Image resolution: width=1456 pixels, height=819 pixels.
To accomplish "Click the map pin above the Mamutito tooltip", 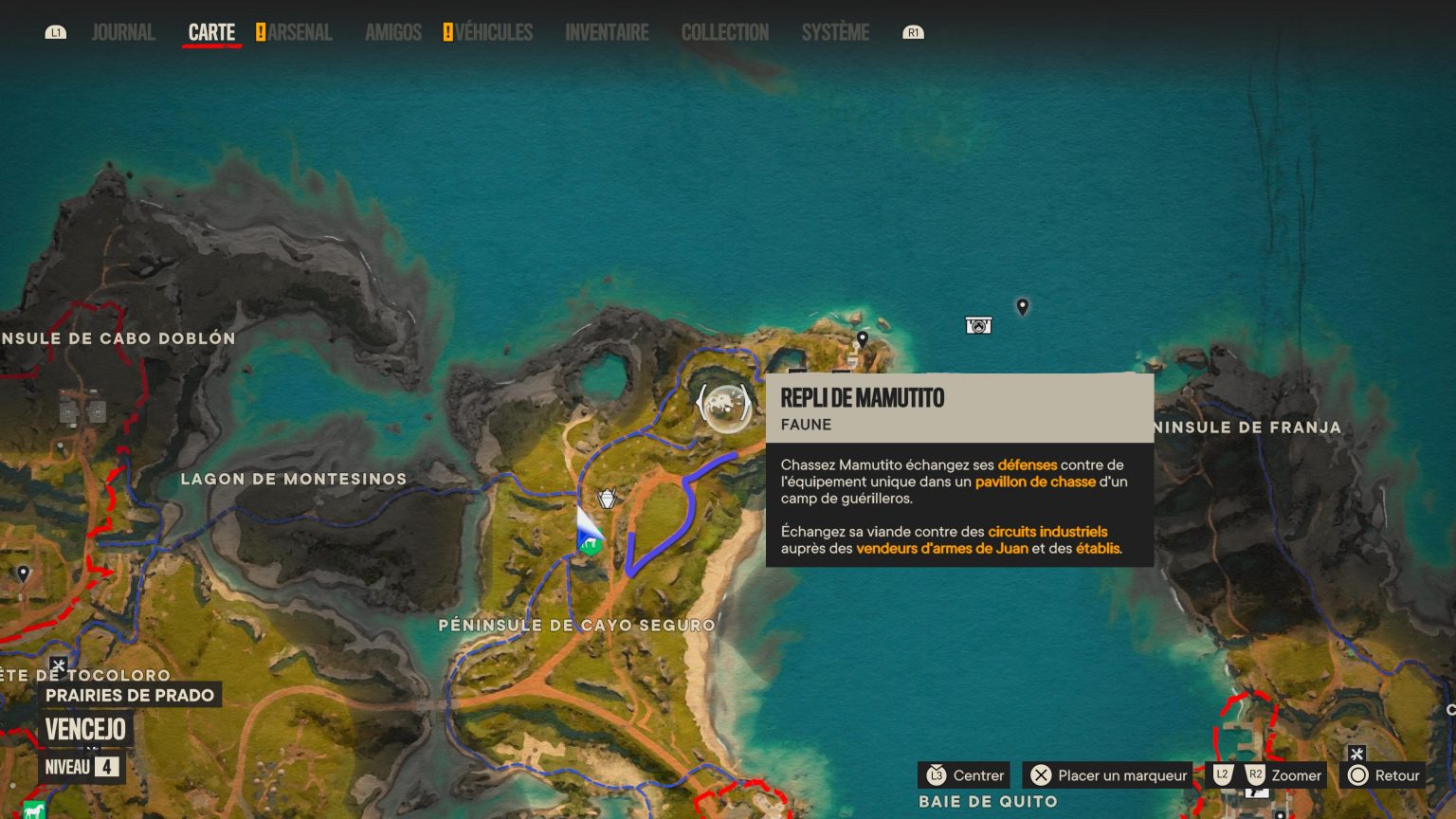I will 862,339.
